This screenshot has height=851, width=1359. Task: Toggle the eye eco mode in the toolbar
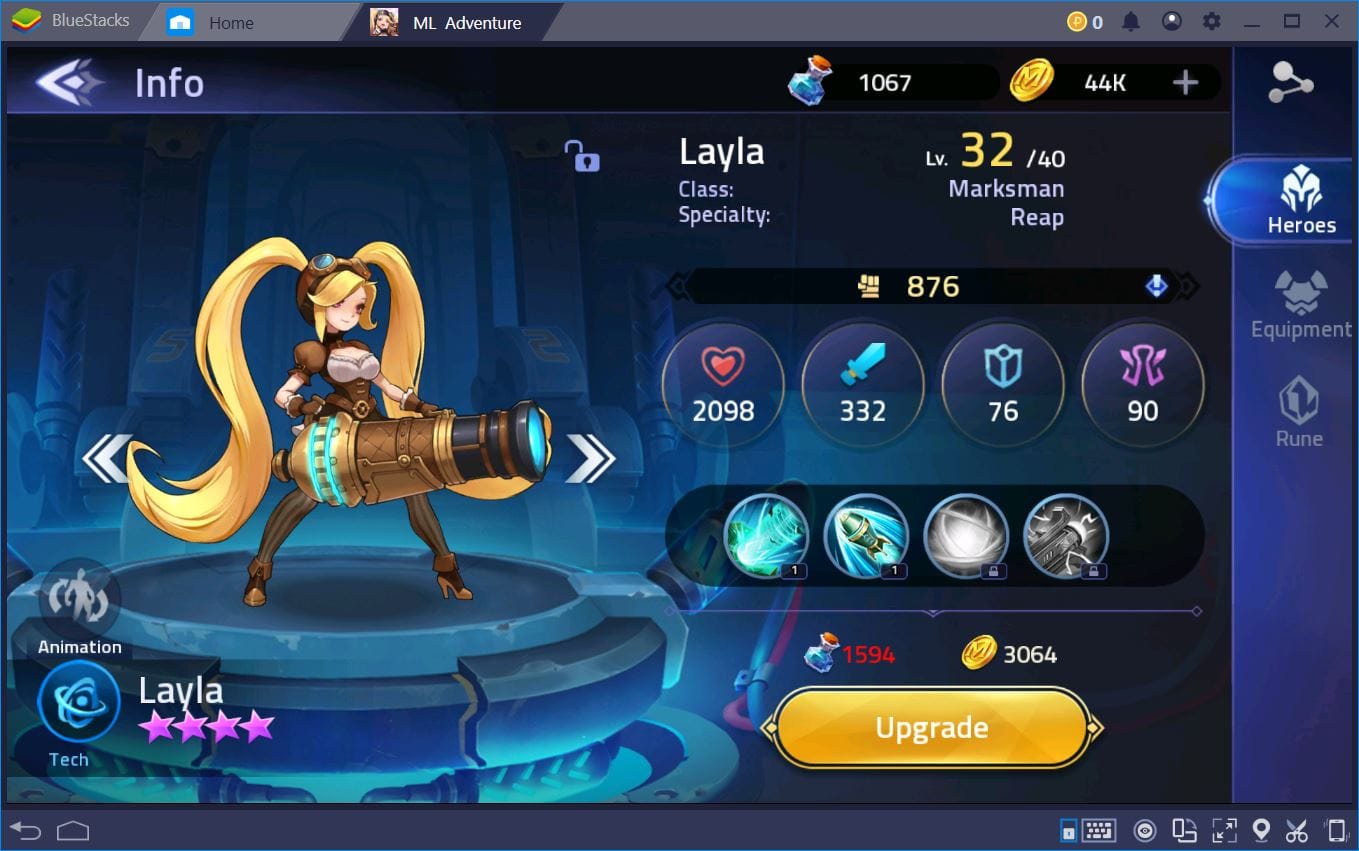tap(1146, 830)
